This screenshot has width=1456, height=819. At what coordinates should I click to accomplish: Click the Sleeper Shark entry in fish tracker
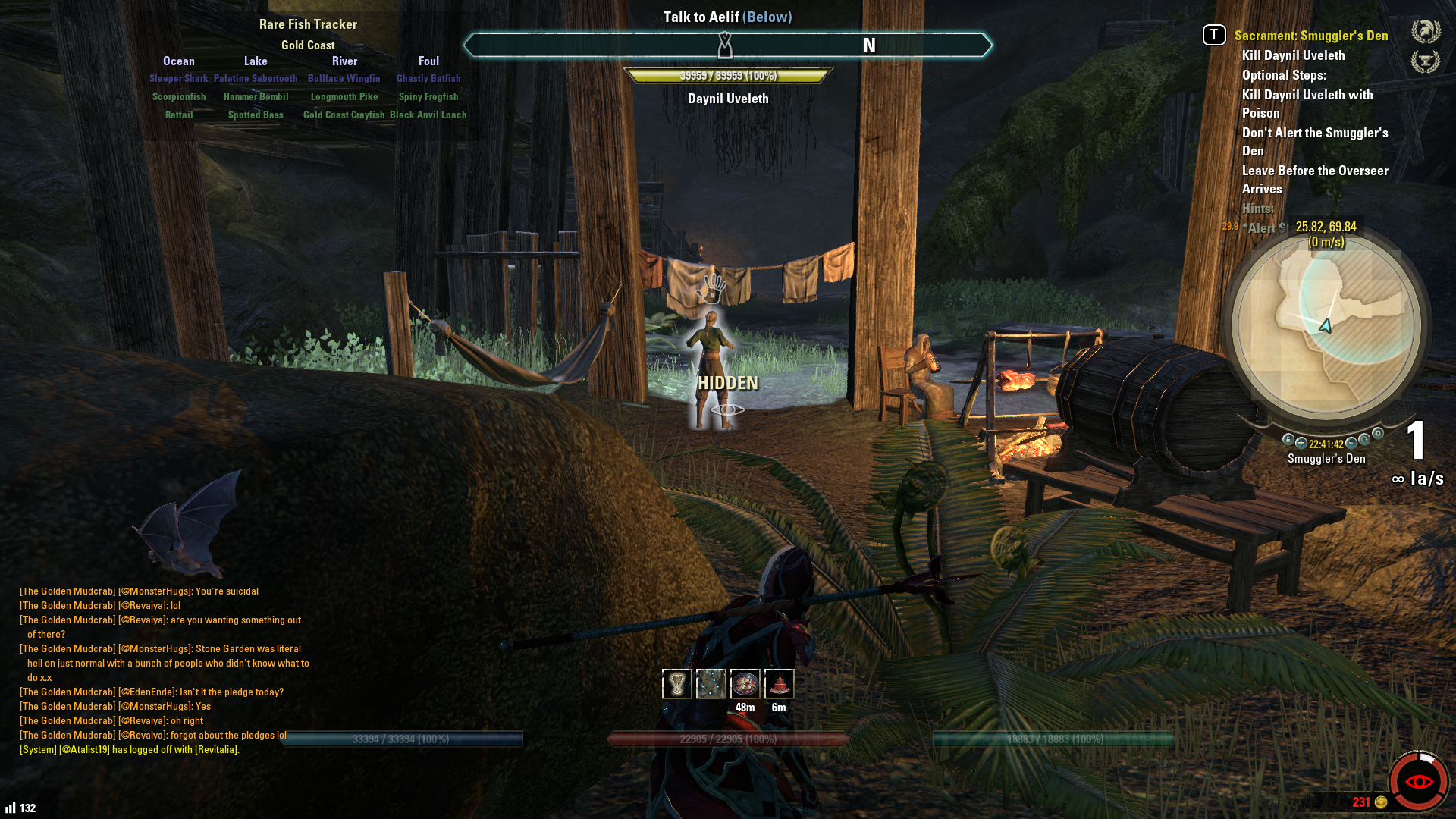[178, 78]
